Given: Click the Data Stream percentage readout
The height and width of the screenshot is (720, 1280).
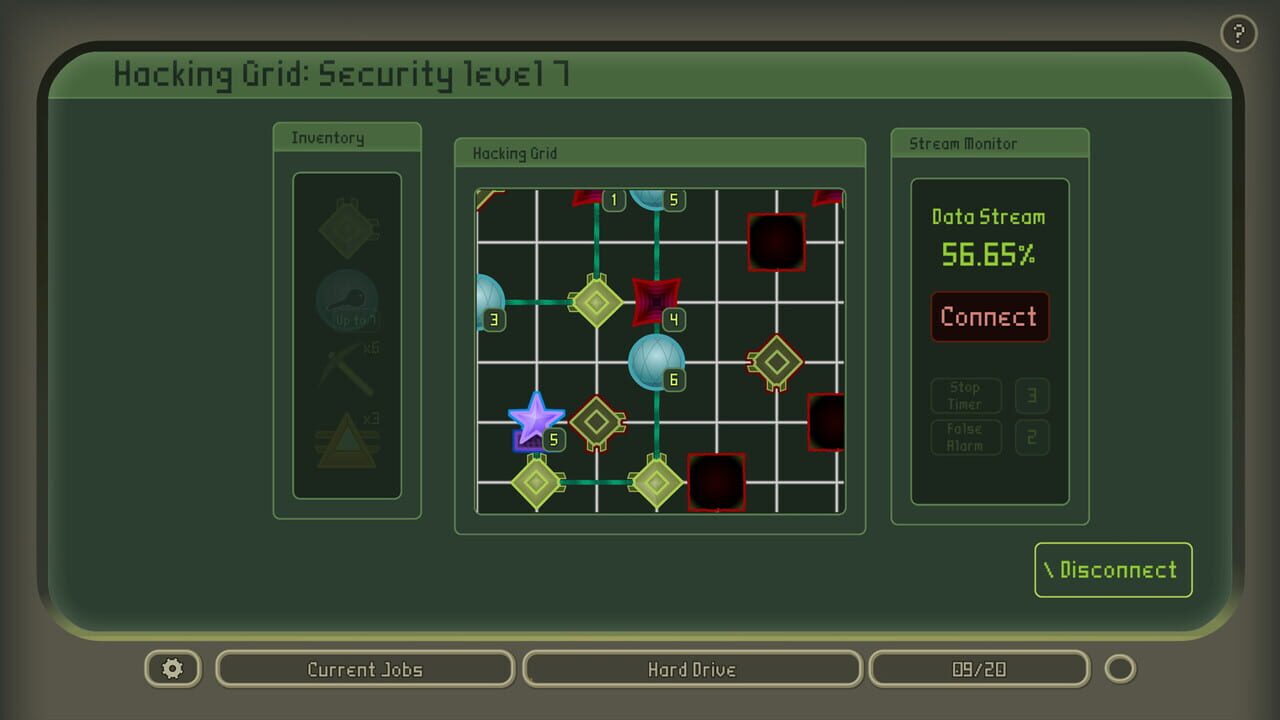Looking at the screenshot, I should [989, 254].
